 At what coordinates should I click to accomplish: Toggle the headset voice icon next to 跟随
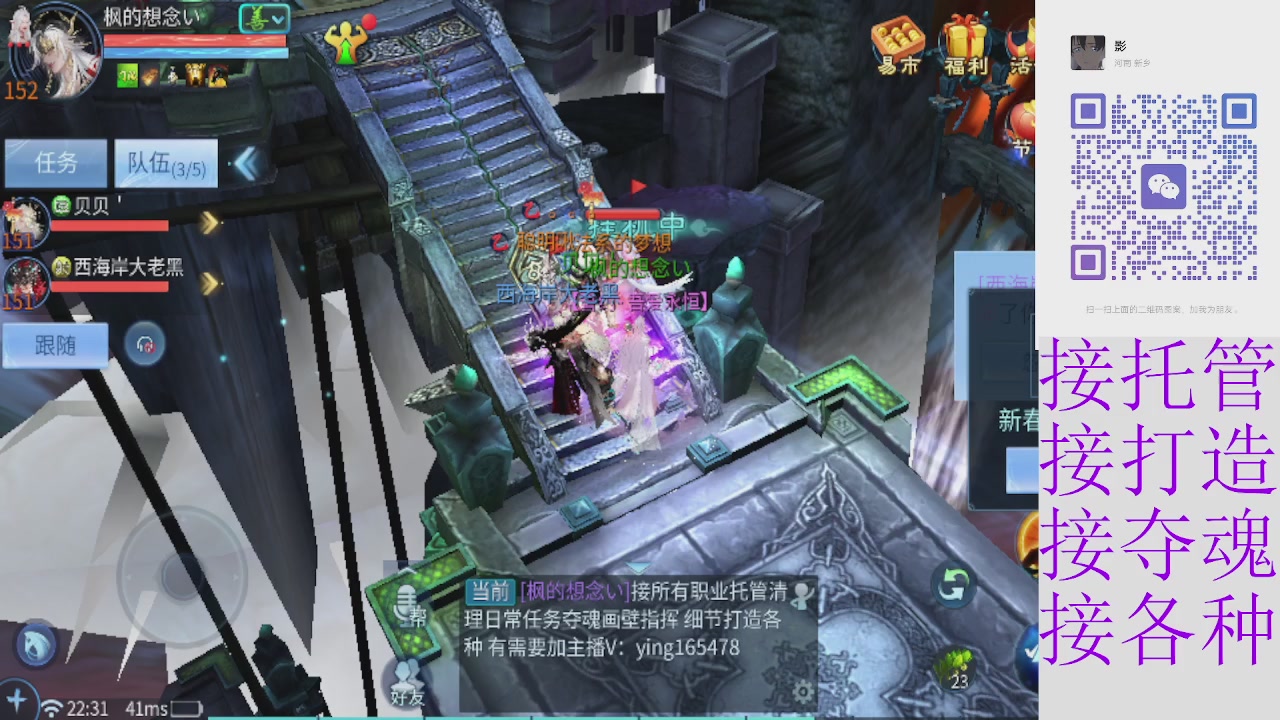(x=147, y=344)
